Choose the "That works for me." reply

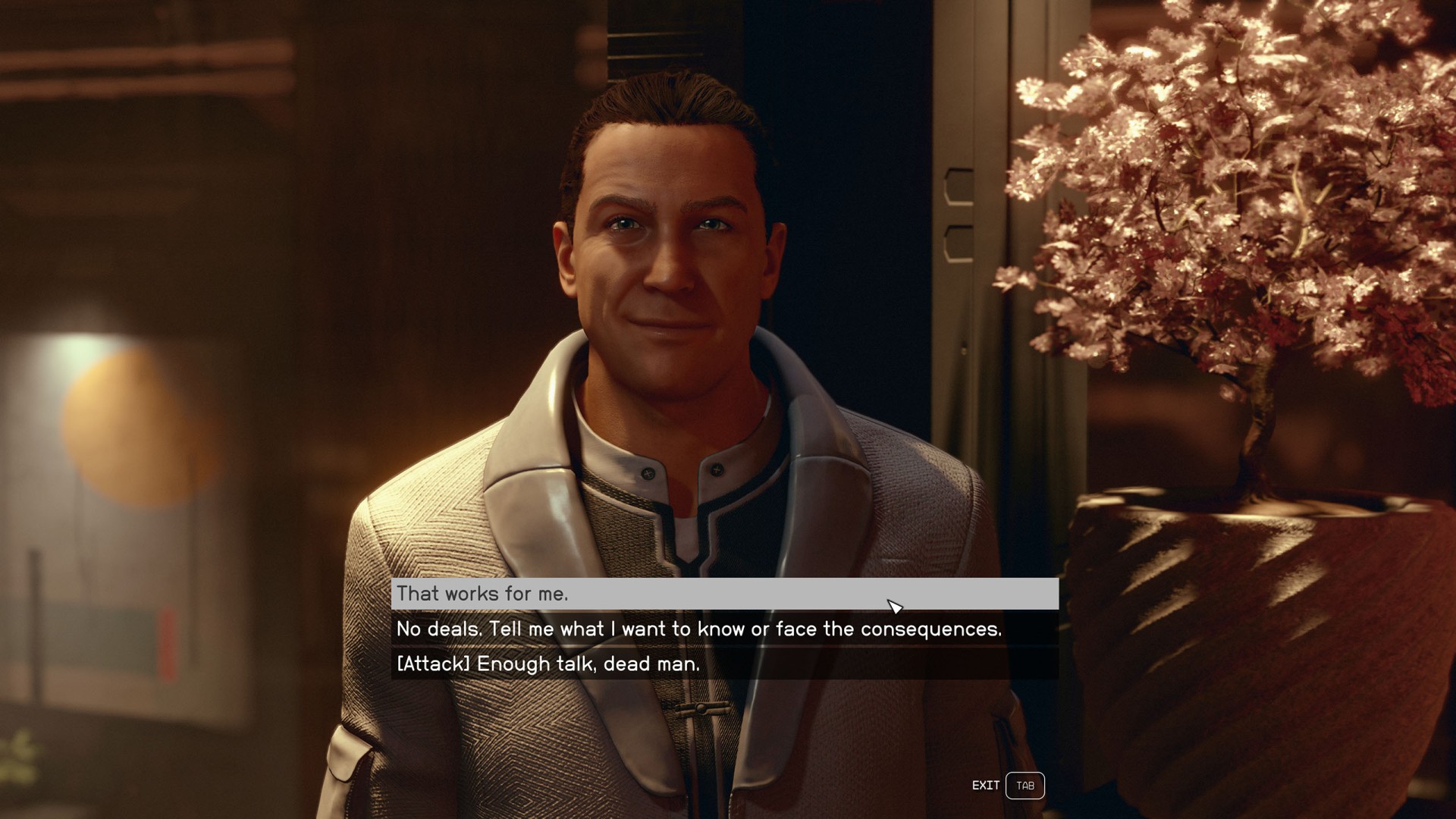point(482,594)
